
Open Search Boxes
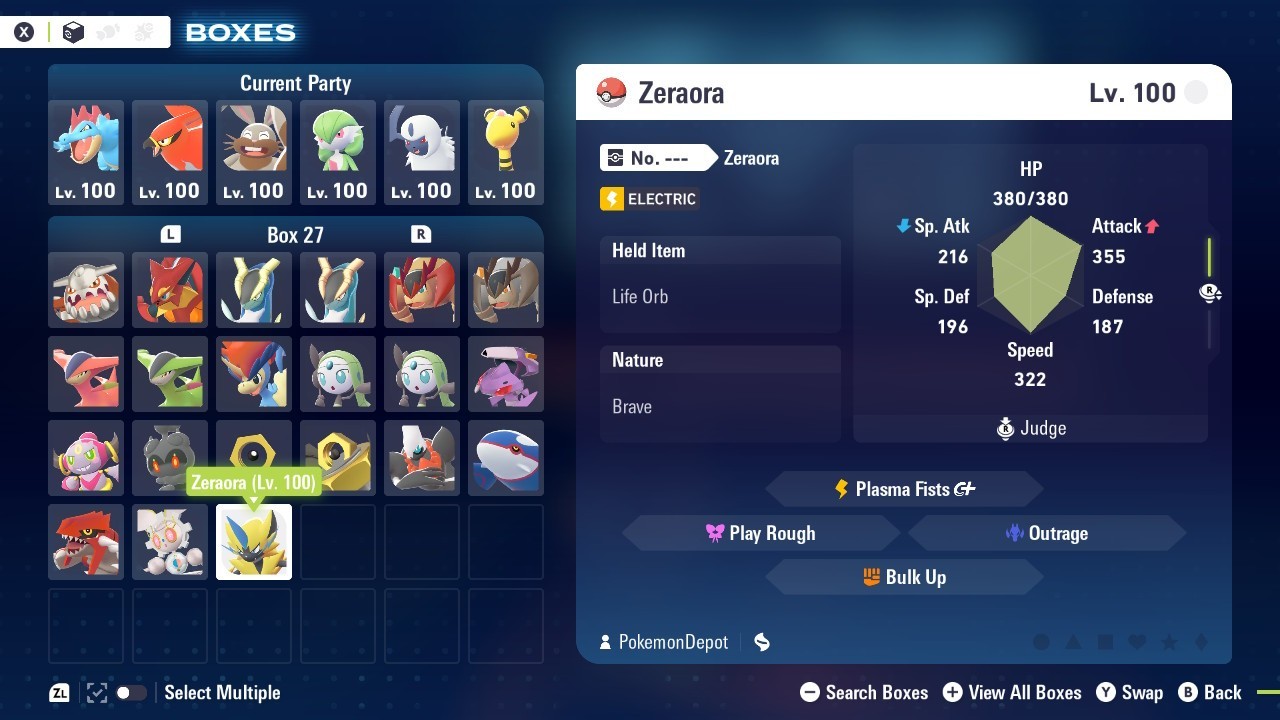coord(865,692)
